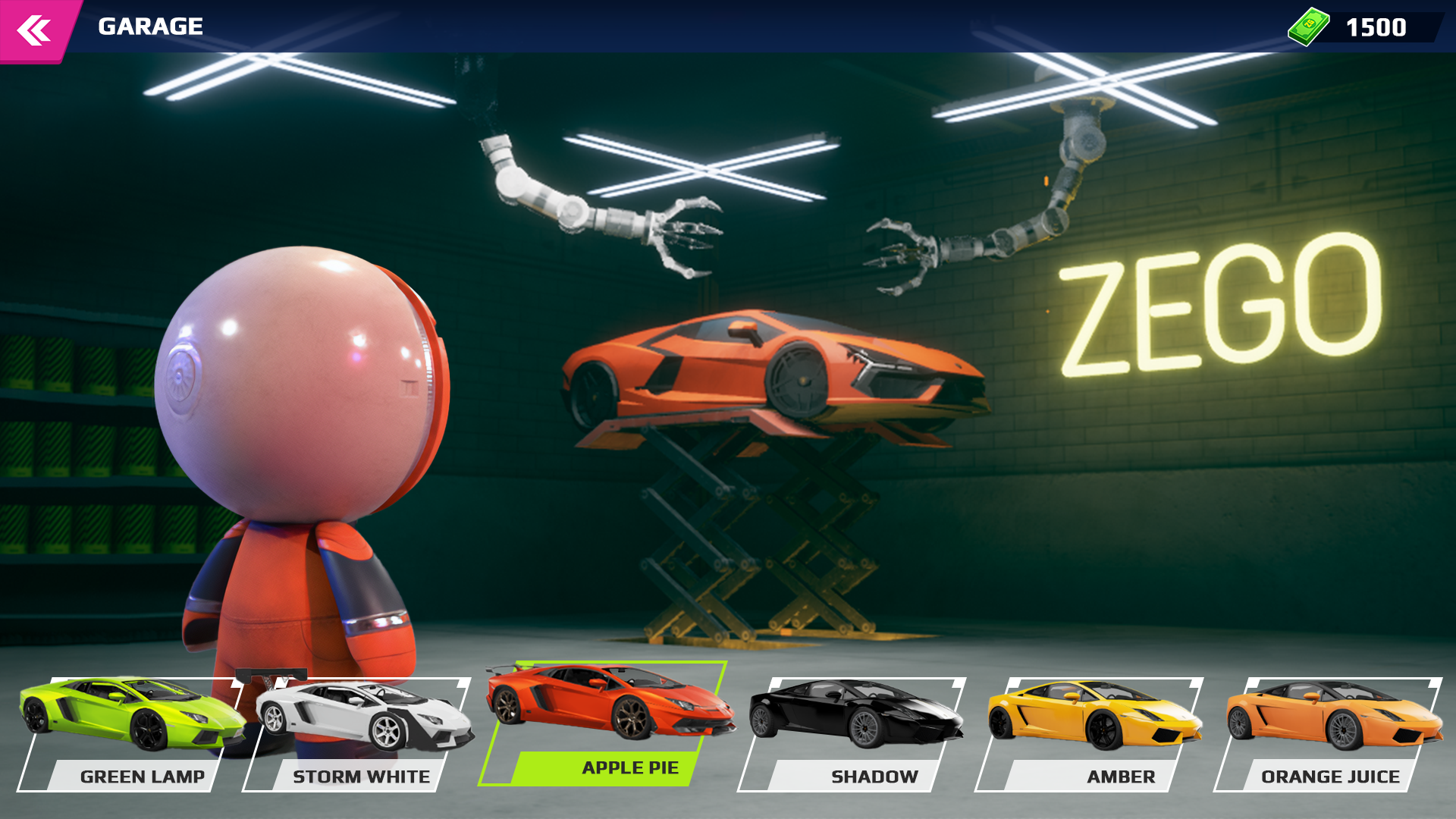Viewport: 1456px width, 819px height.
Task: Click the AMBER name label
Action: (x=1121, y=776)
